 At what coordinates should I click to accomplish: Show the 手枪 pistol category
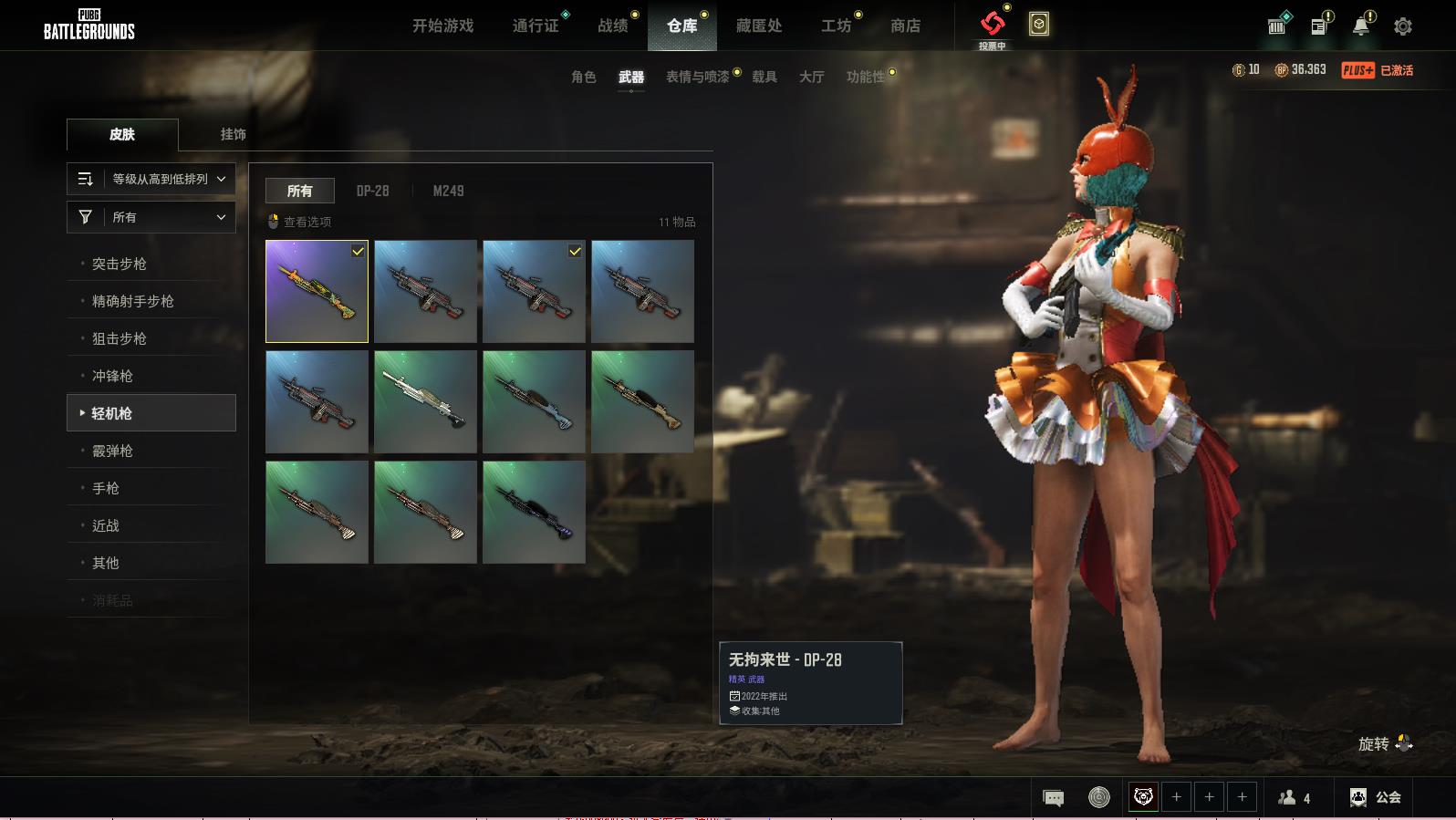click(x=106, y=488)
